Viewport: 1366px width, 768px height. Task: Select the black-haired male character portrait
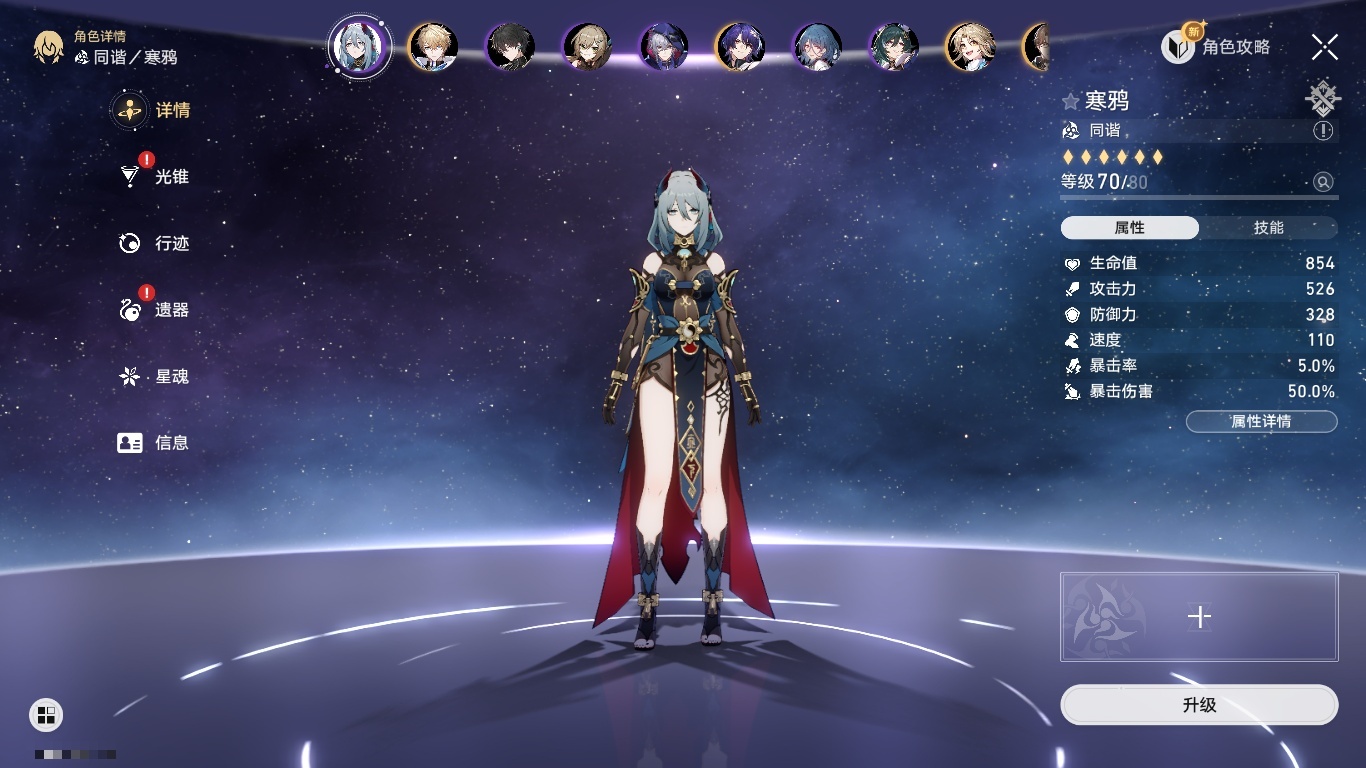click(510, 47)
